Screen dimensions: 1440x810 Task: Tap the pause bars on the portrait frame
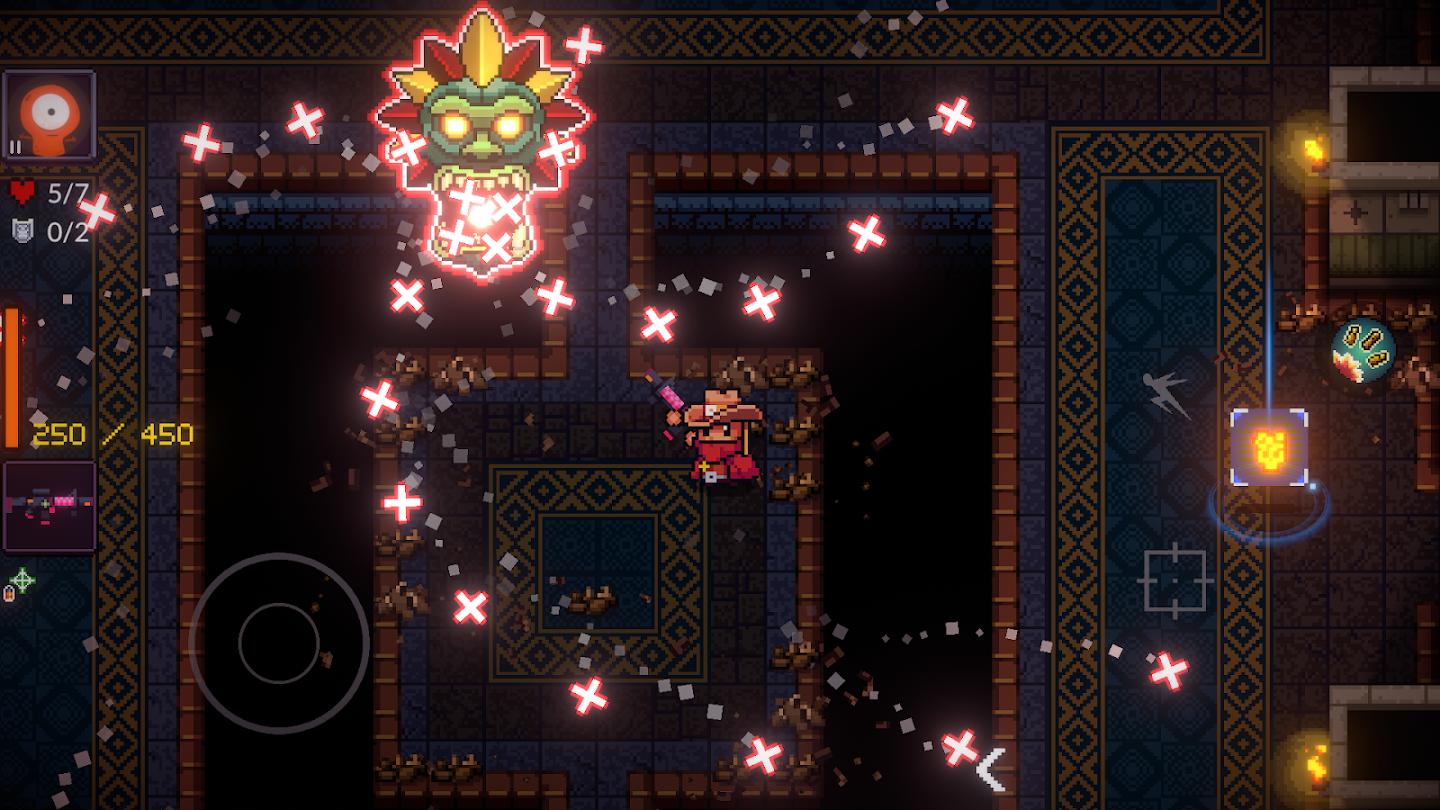[13, 146]
